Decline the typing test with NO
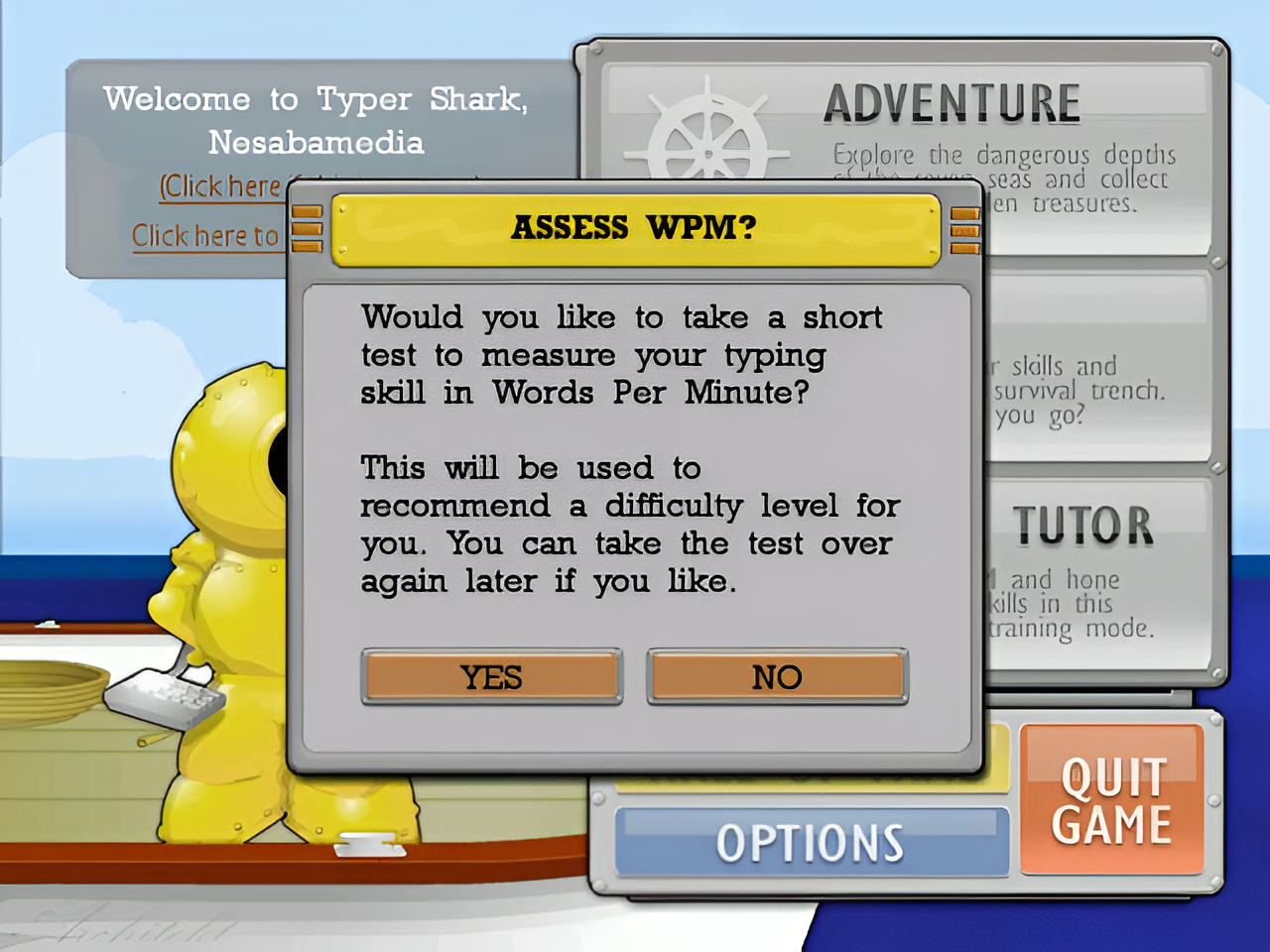This screenshot has height=952, width=1270. tap(777, 677)
